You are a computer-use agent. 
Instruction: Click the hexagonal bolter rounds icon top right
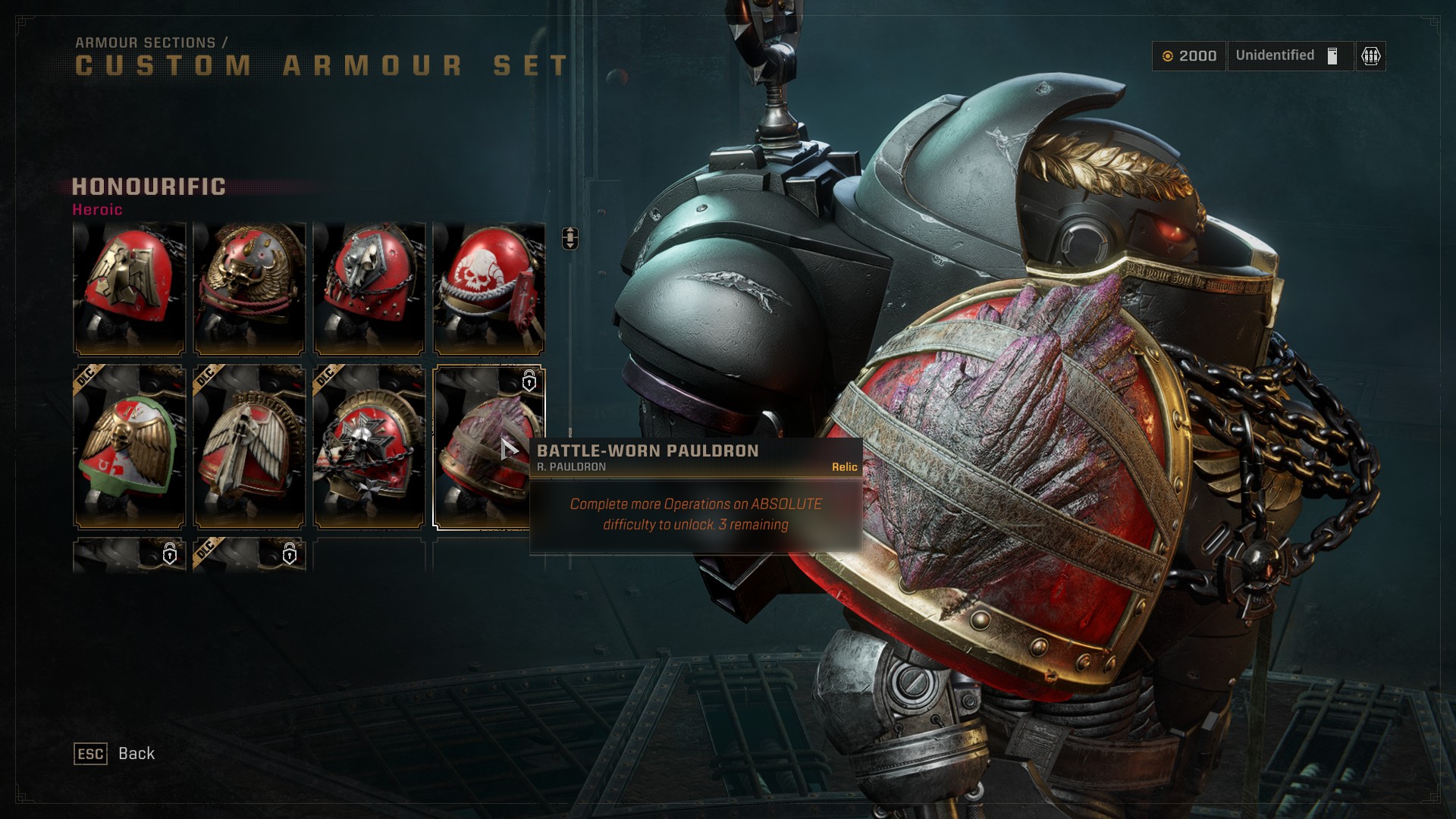point(1370,55)
